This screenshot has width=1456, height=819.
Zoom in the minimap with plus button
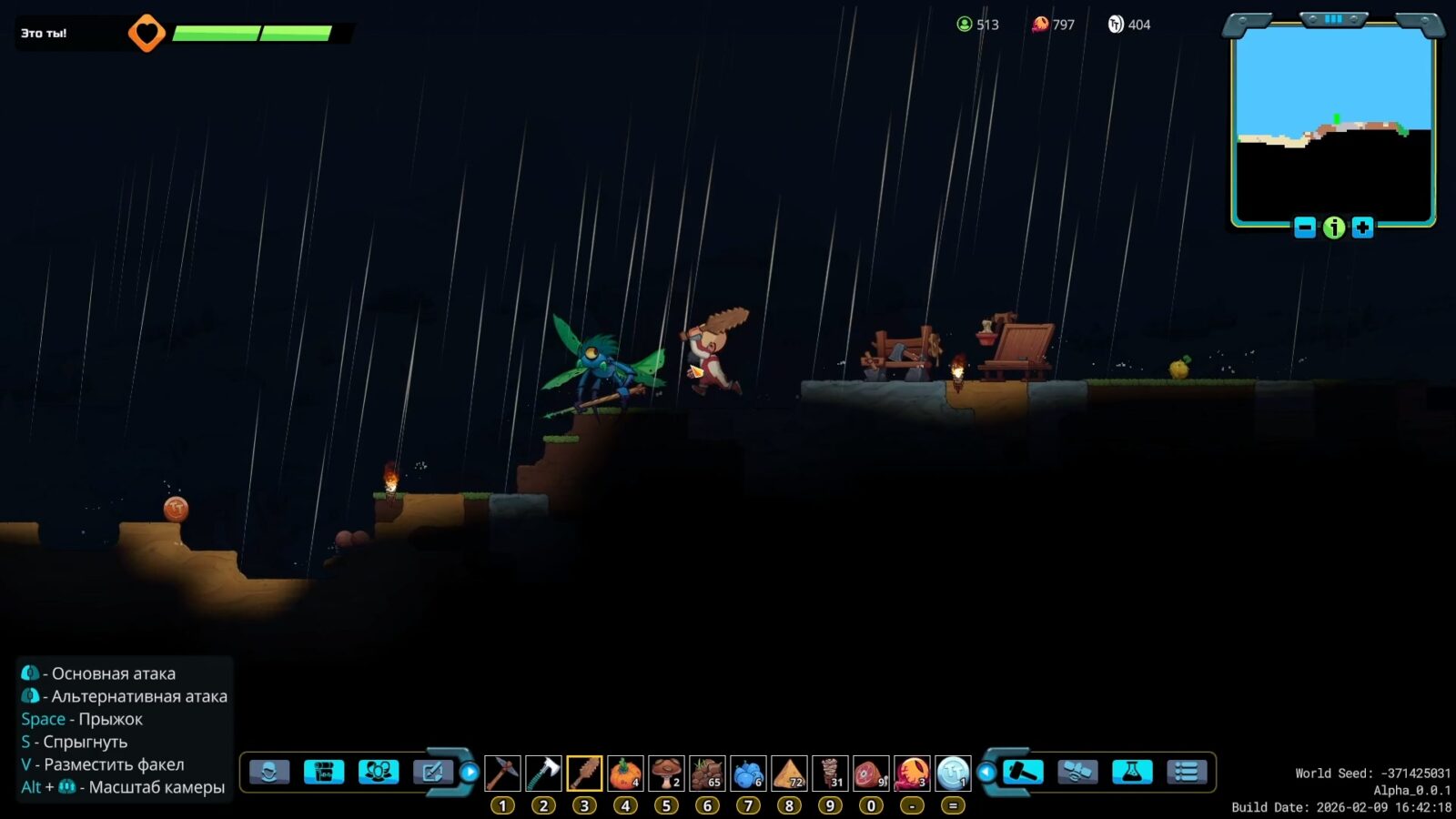click(1362, 227)
